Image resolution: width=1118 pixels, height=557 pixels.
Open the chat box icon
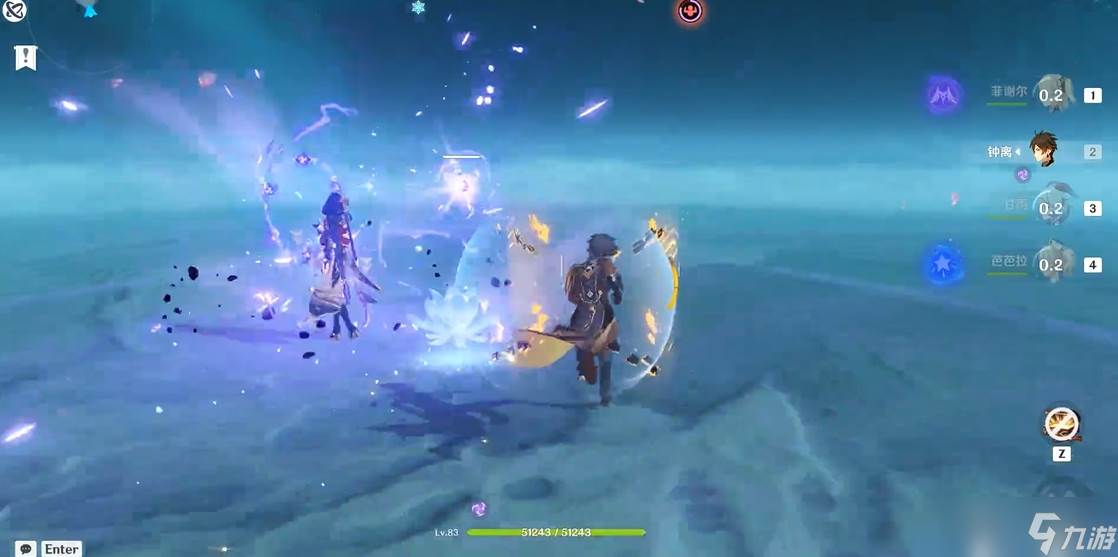click(x=26, y=549)
